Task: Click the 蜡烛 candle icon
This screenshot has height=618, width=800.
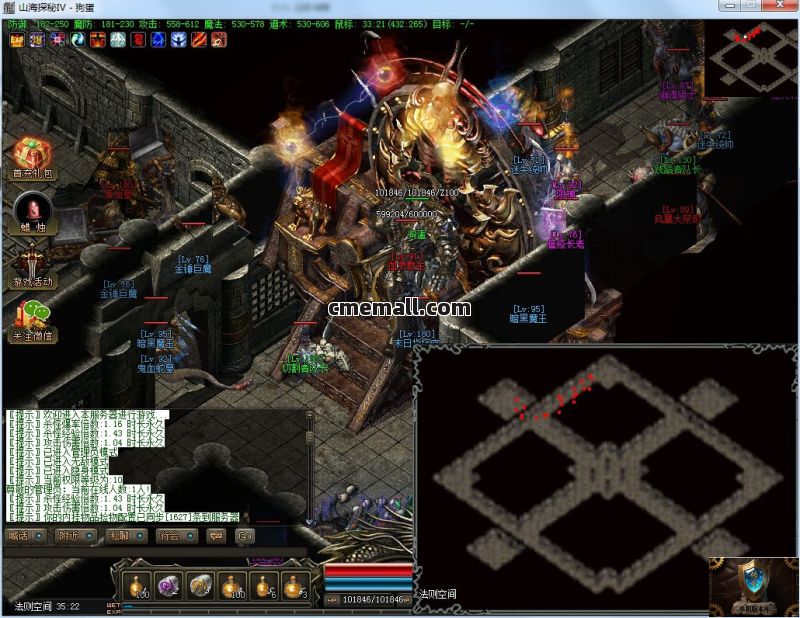Action: pos(33,211)
